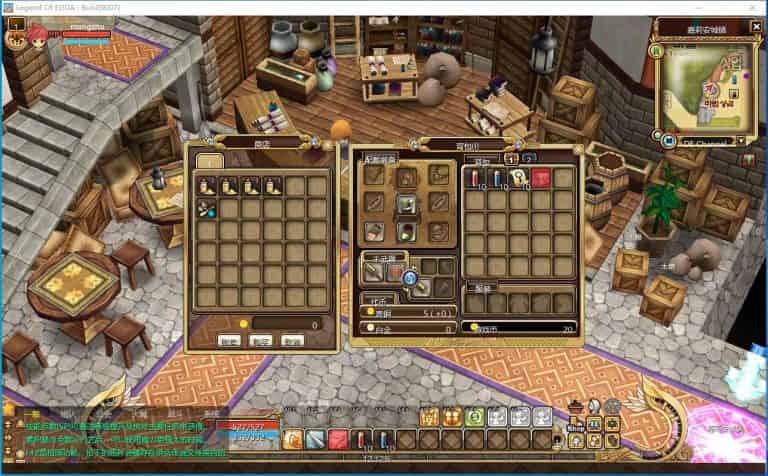Switch to bag tab 2
768x476 pixels.
(x=528, y=158)
